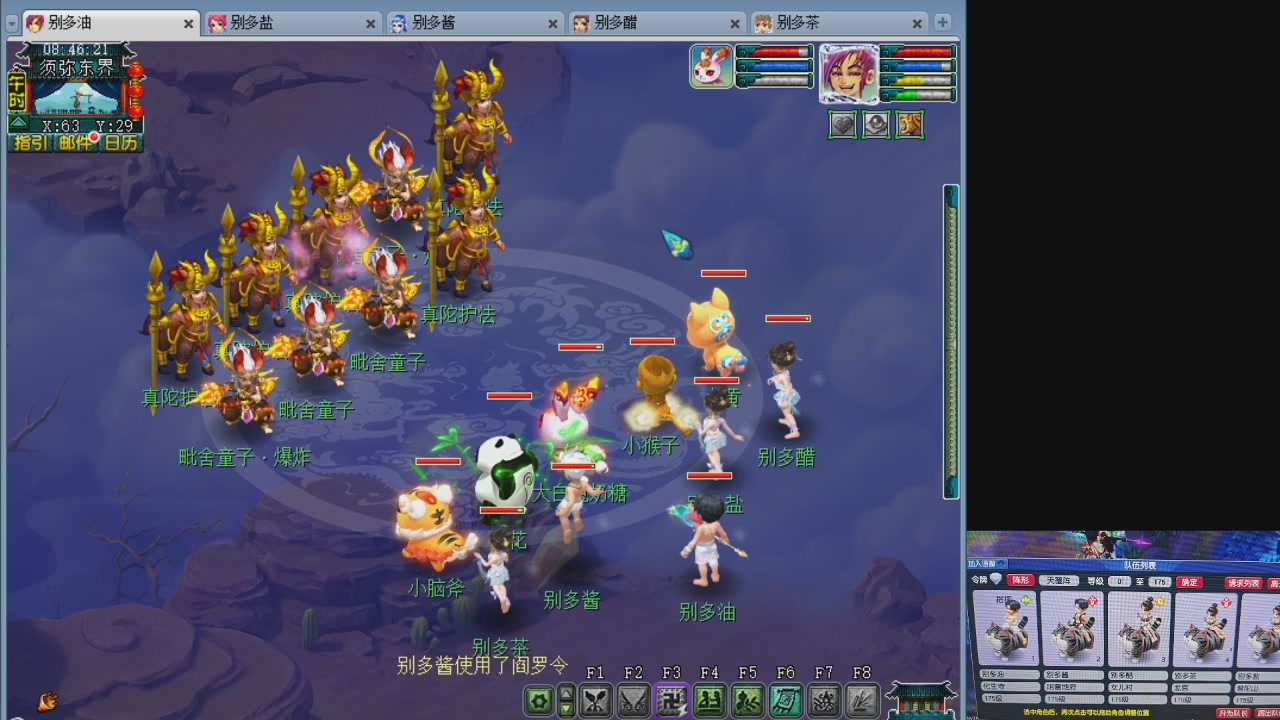Viewport: 1280px width, 720px height.
Task: Select the sprout-shaped skill icon above F1
Action: (x=597, y=700)
